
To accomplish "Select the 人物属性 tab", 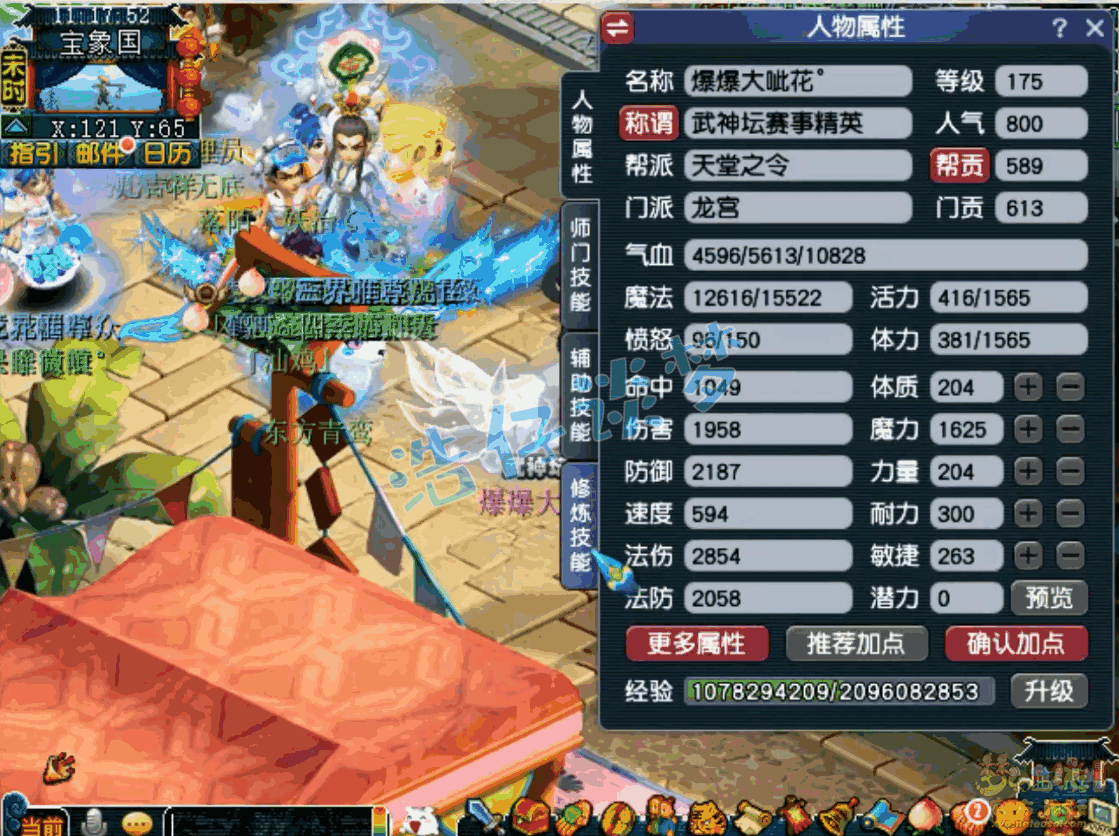I will coord(582,137).
